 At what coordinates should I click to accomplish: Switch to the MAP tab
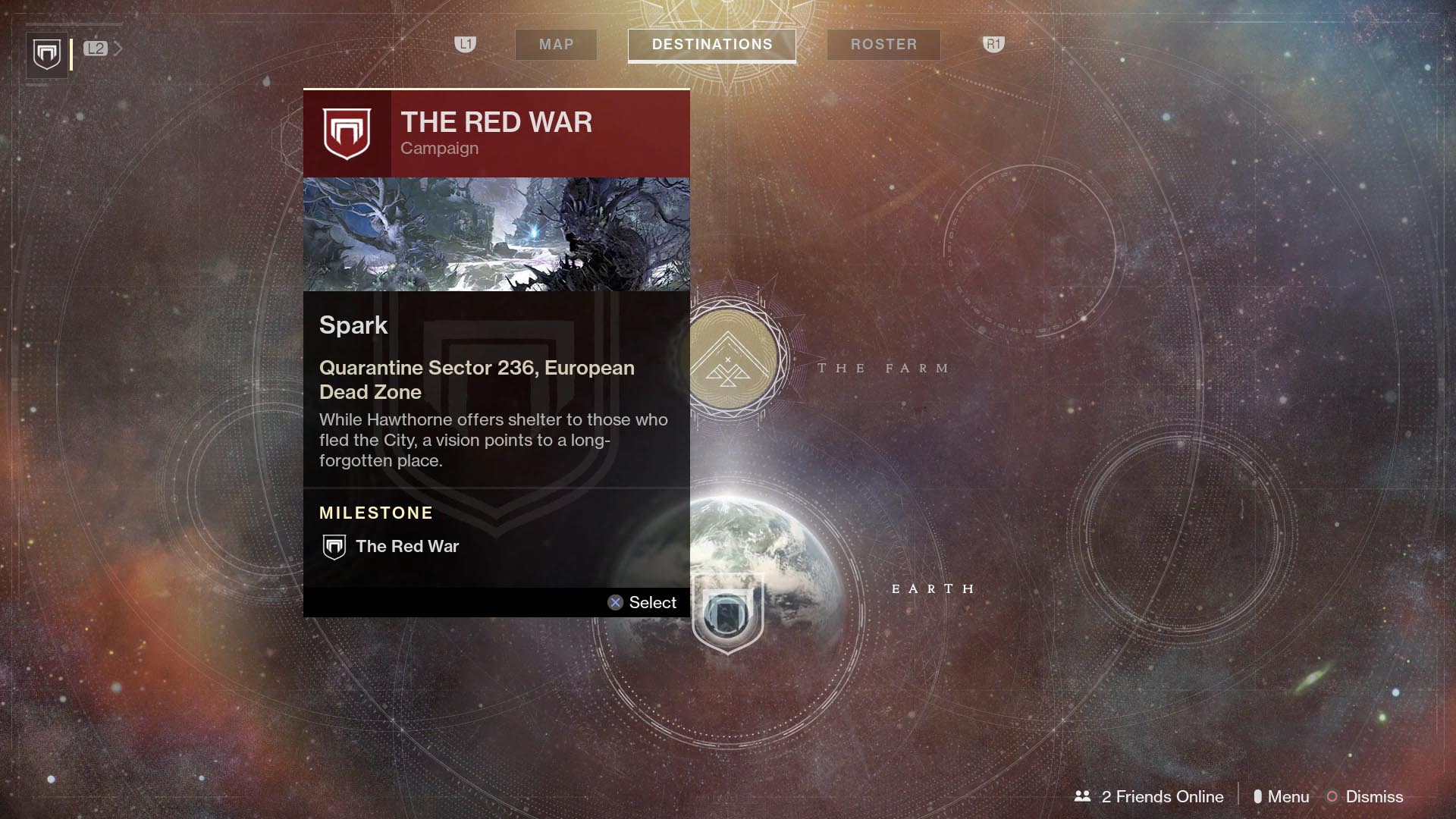(556, 44)
